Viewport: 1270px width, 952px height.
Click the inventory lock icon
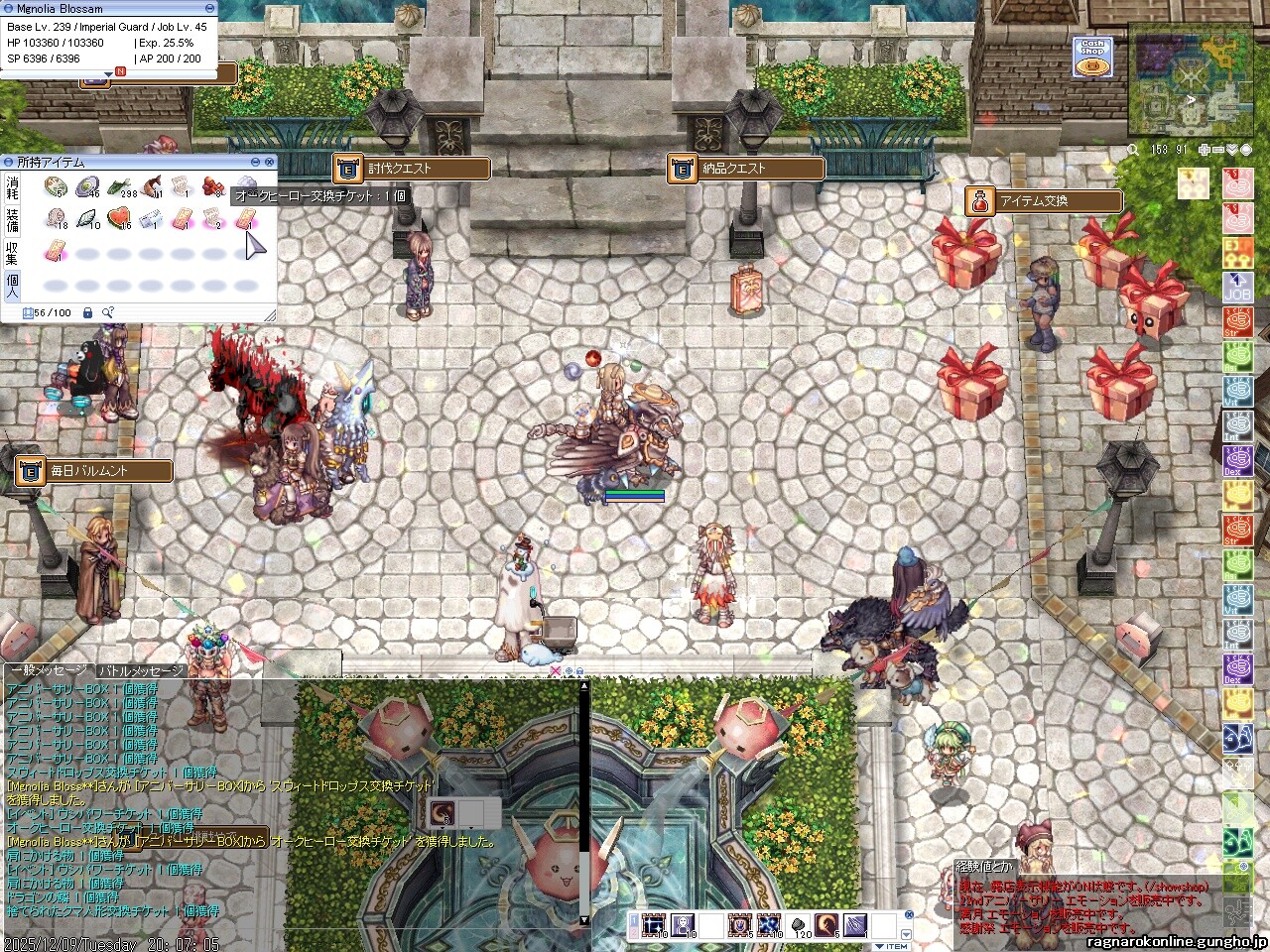(88, 313)
